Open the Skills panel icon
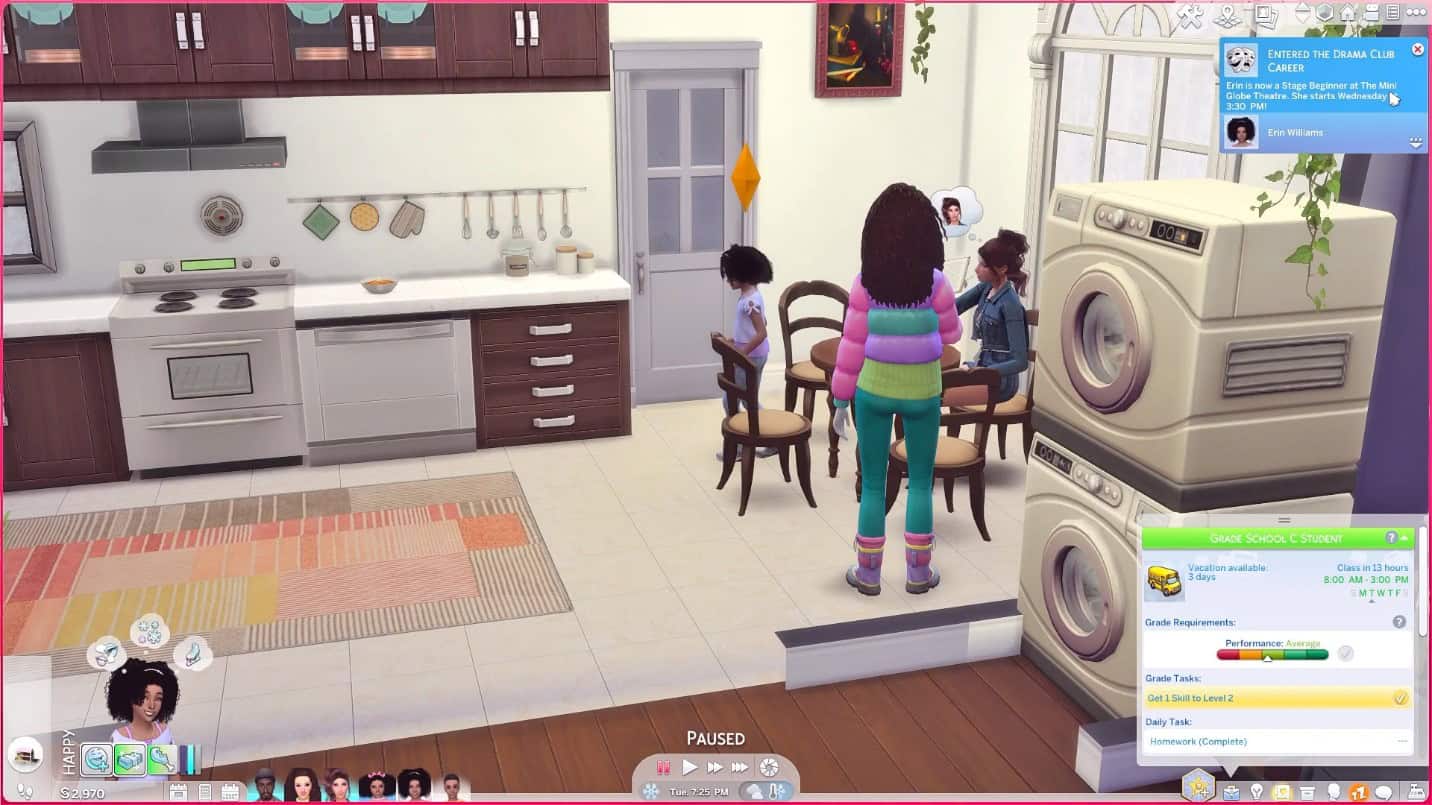The height and width of the screenshot is (805, 1432). [1281, 791]
